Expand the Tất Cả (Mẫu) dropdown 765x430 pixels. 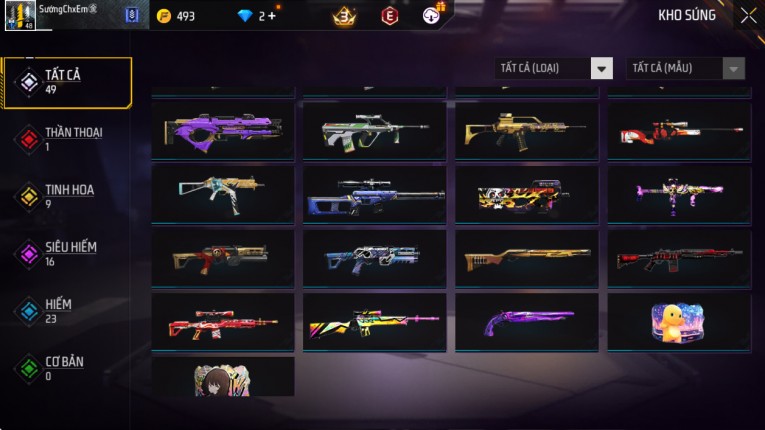tap(686, 68)
